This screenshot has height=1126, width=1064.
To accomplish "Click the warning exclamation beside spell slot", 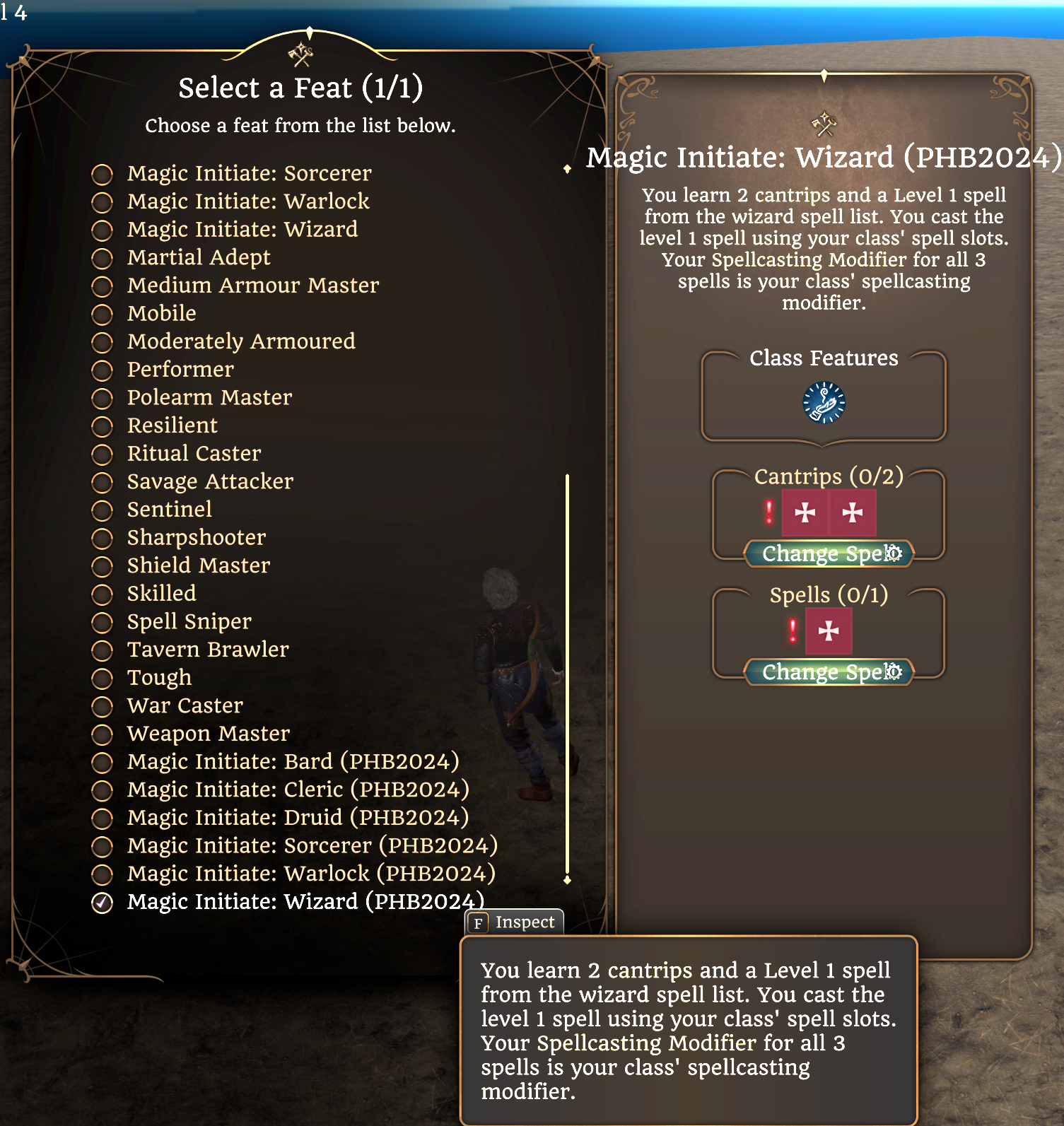I will click(792, 631).
